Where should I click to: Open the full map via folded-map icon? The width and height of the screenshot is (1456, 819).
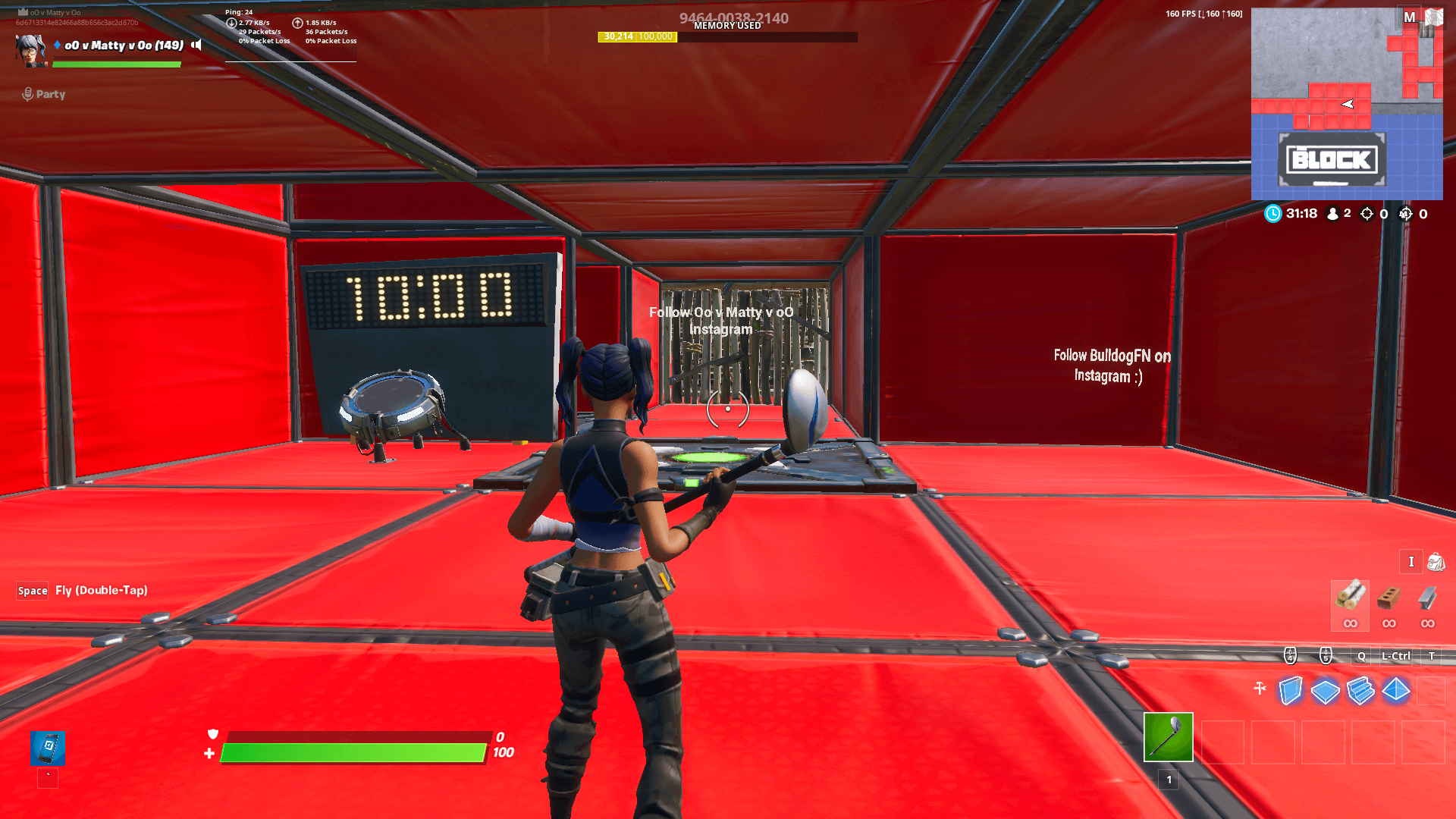(x=1434, y=17)
